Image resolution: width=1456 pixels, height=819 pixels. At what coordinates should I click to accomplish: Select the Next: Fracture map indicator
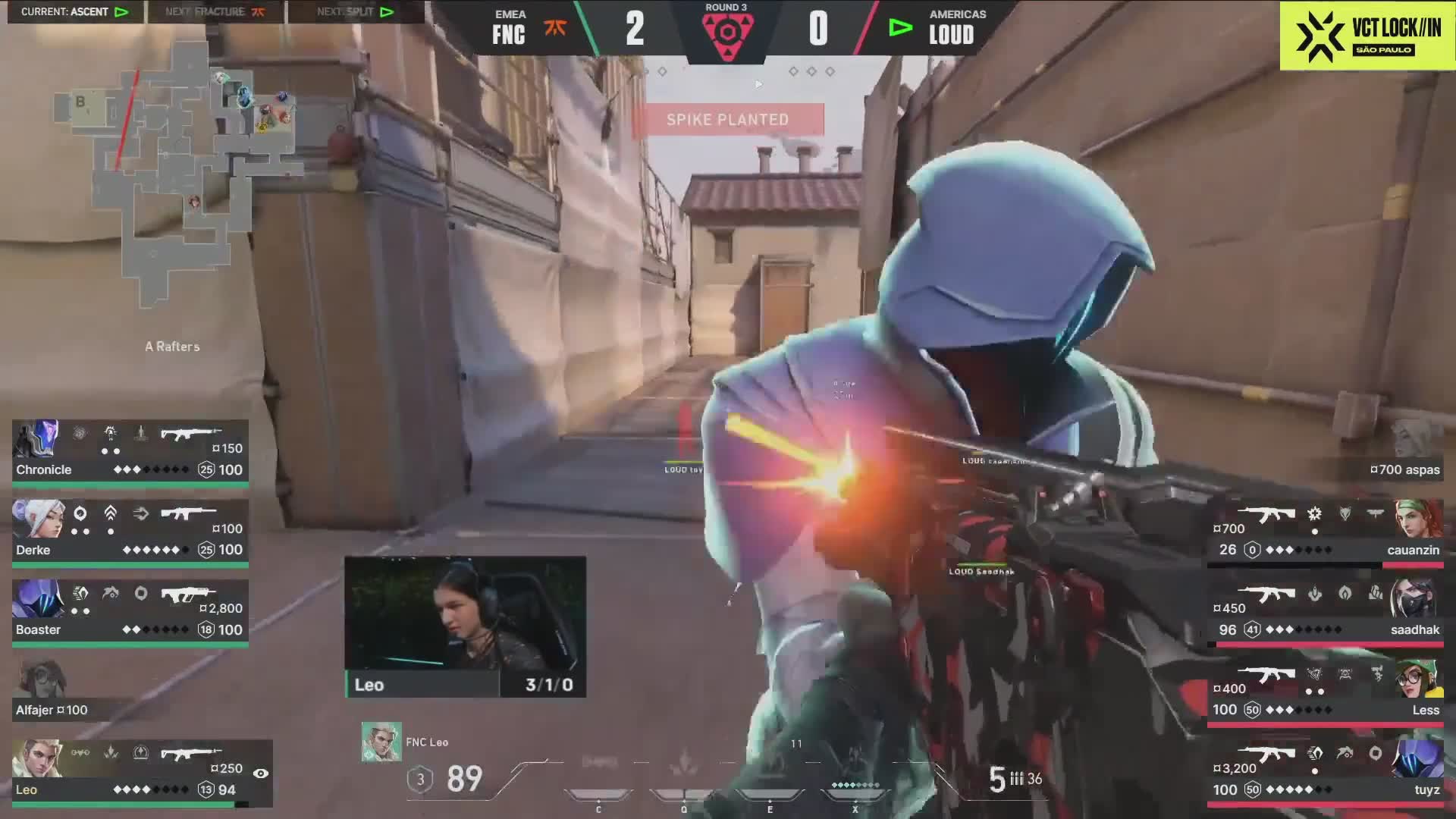coord(215,11)
